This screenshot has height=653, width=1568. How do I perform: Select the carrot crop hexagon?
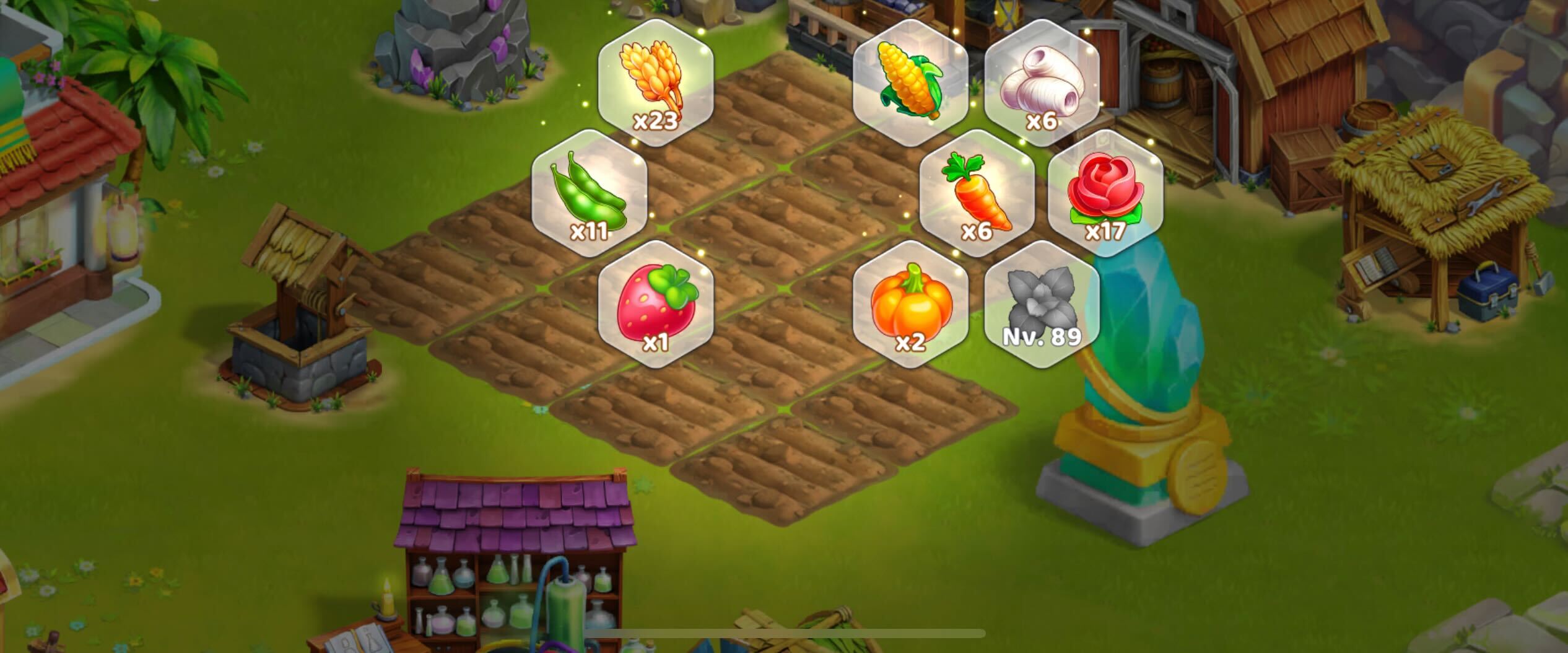coord(977,193)
